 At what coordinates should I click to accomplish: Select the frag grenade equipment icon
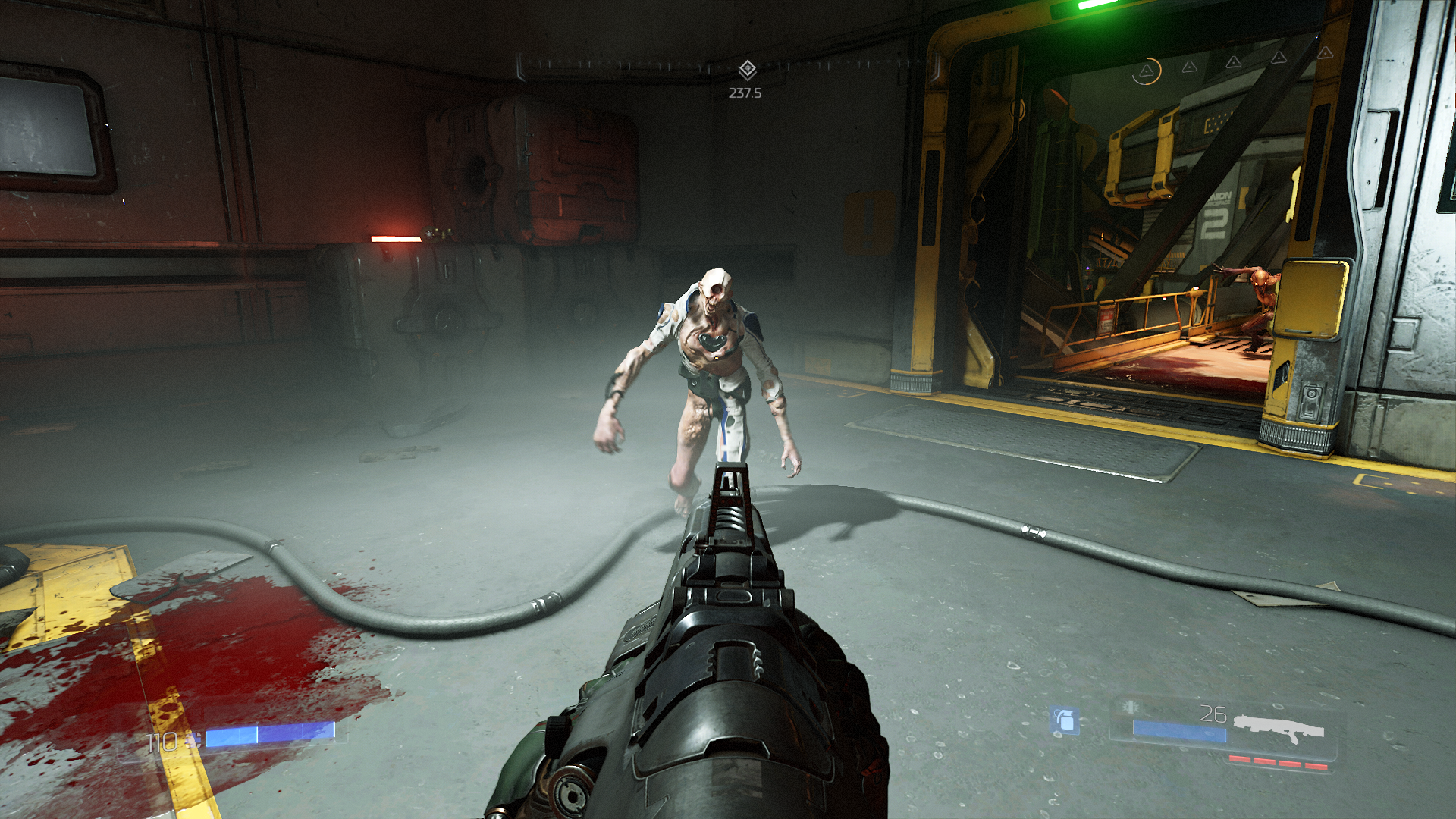pyautogui.click(x=1065, y=720)
